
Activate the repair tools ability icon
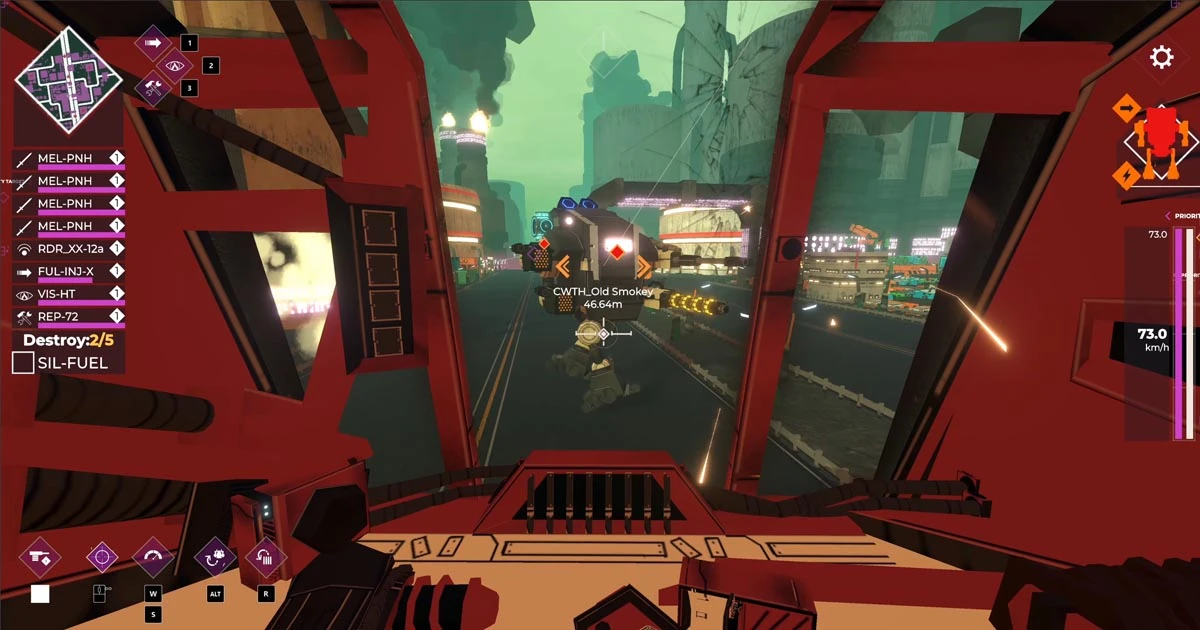tap(154, 89)
